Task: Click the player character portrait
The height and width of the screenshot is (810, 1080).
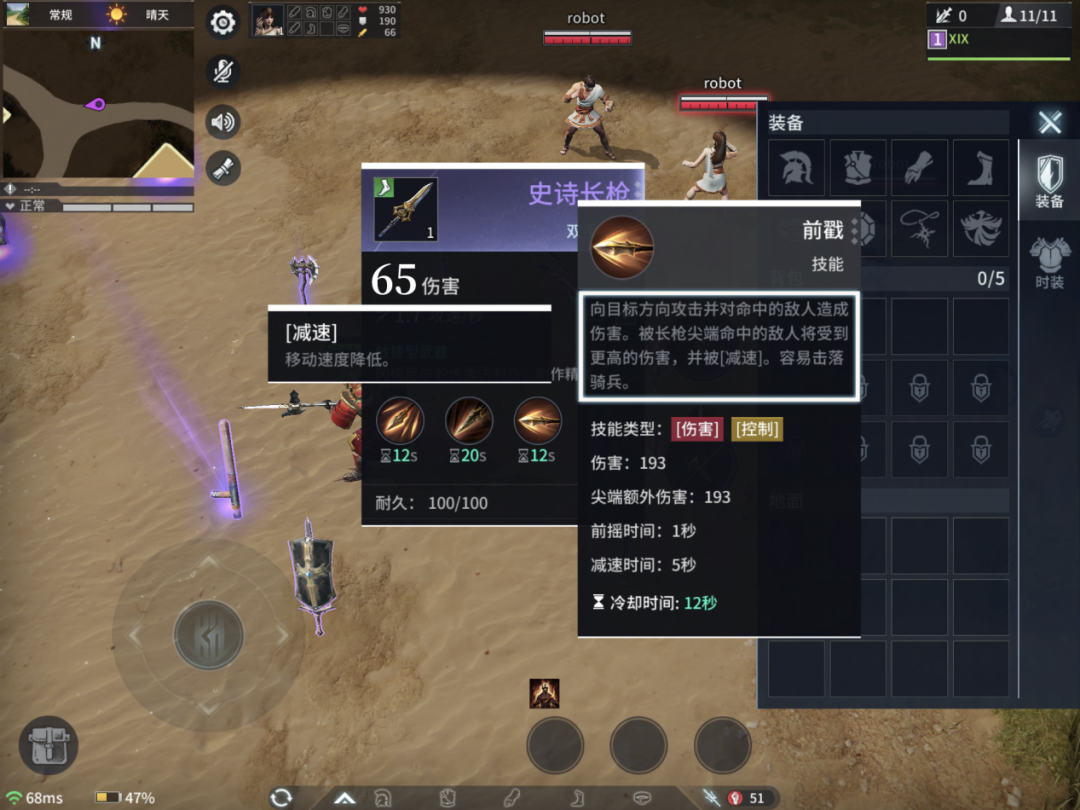Action: pyautogui.click(x=267, y=20)
